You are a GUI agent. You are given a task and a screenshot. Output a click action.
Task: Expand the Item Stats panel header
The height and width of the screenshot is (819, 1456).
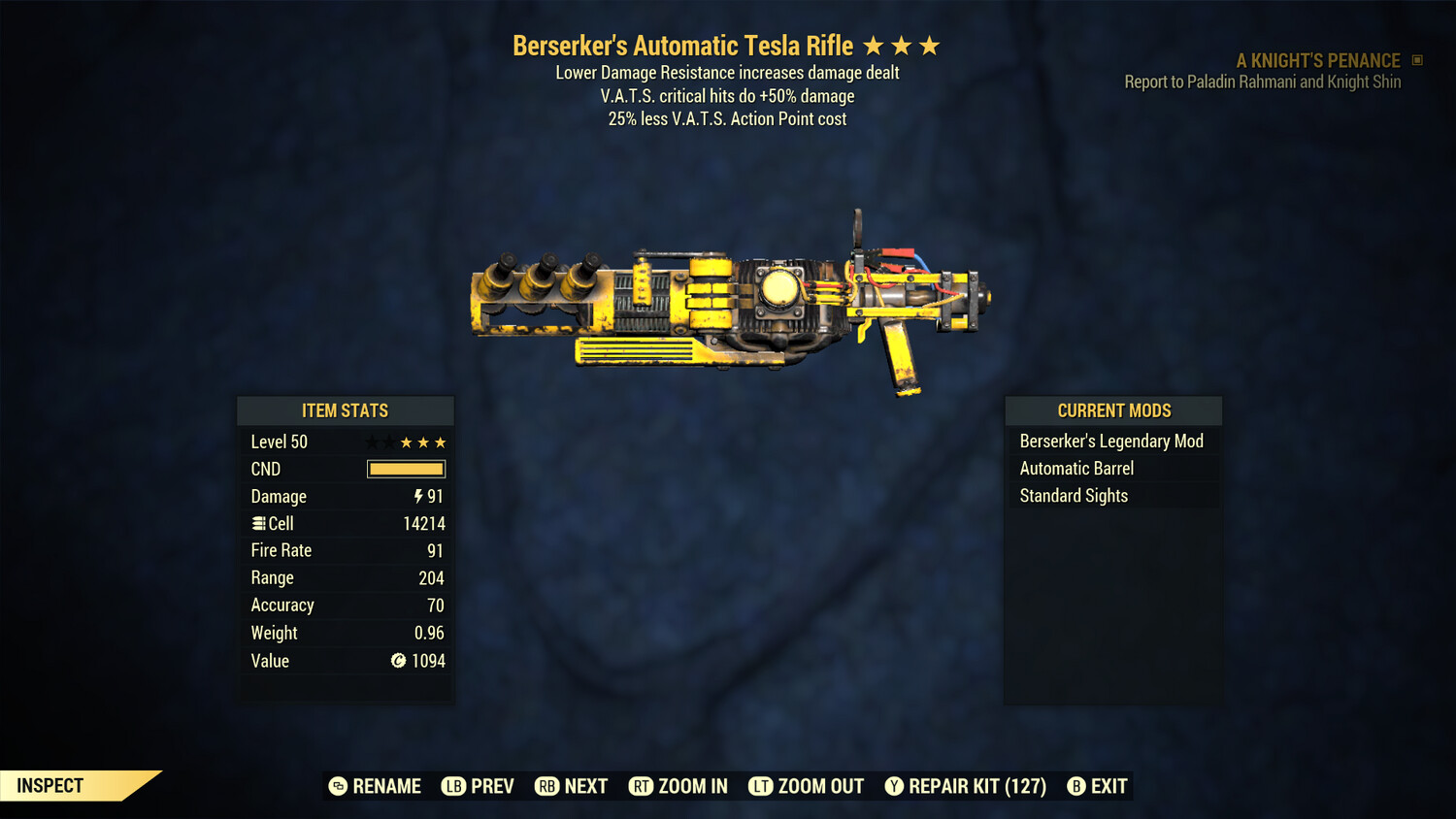pos(346,410)
